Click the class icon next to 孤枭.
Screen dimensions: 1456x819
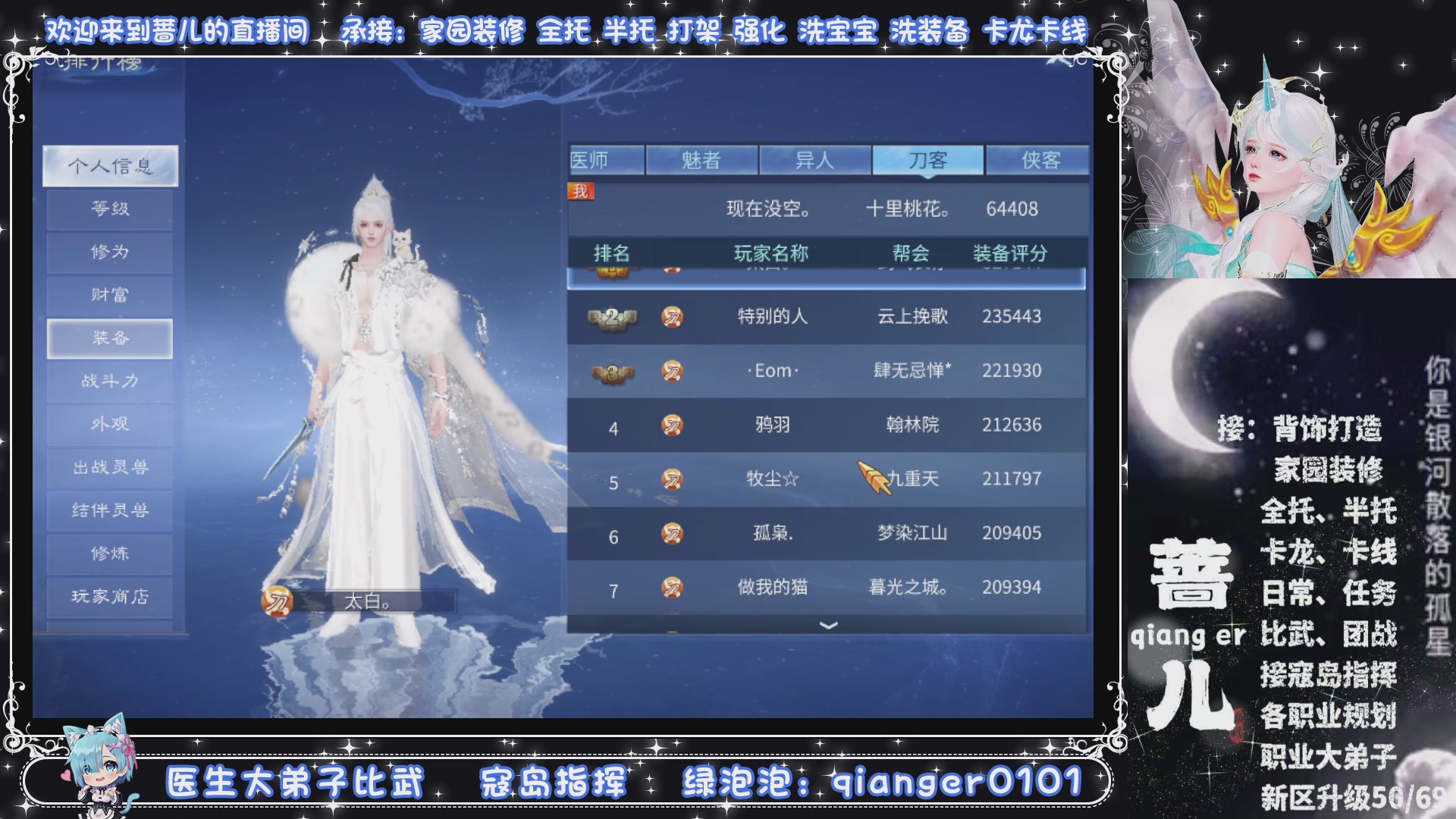673,533
